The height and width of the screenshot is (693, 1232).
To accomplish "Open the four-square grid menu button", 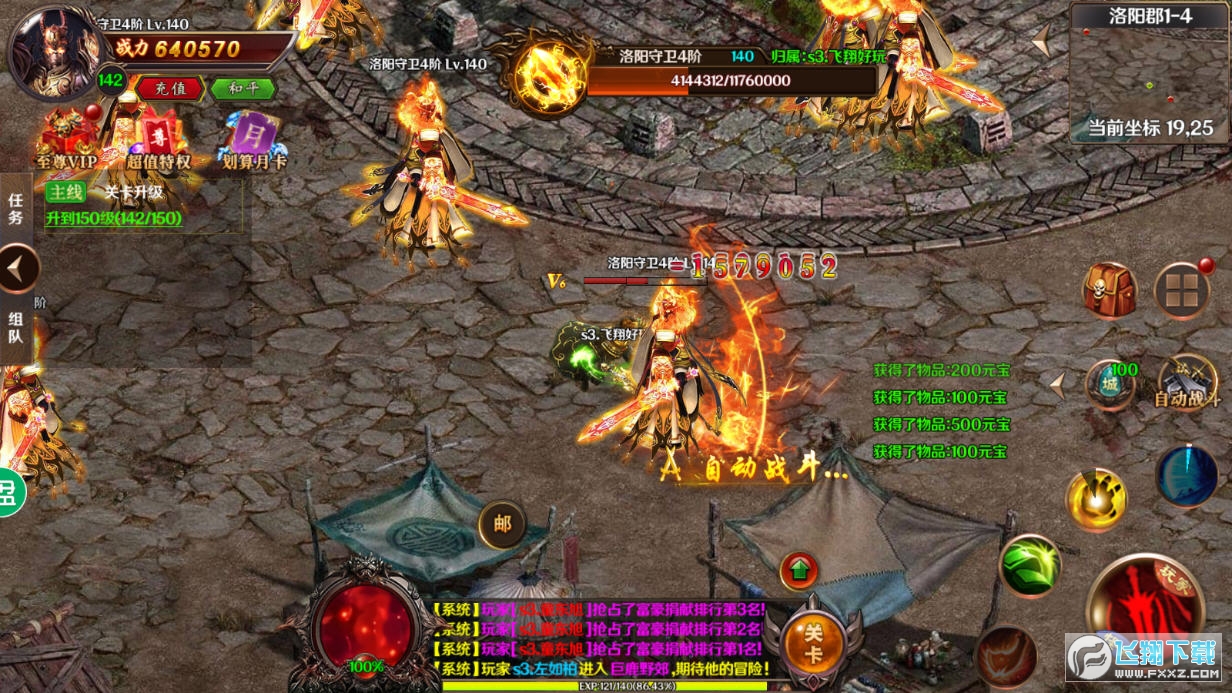I will (1181, 291).
